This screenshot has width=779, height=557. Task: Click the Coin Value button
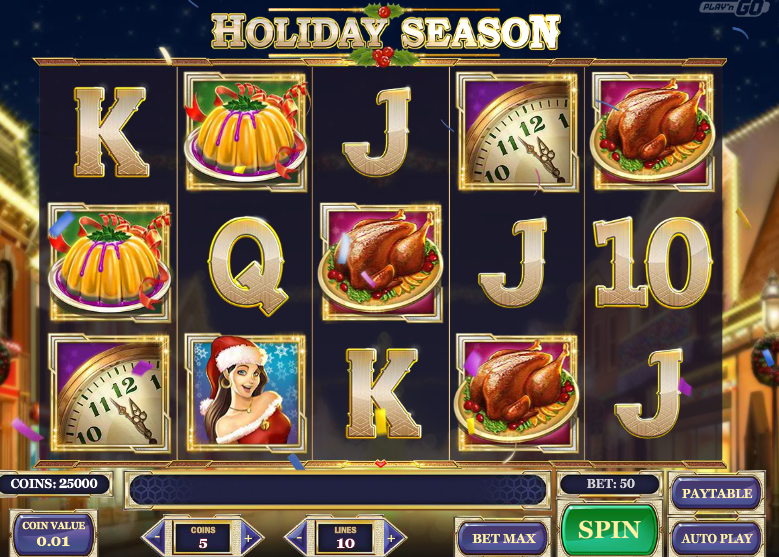(x=55, y=534)
